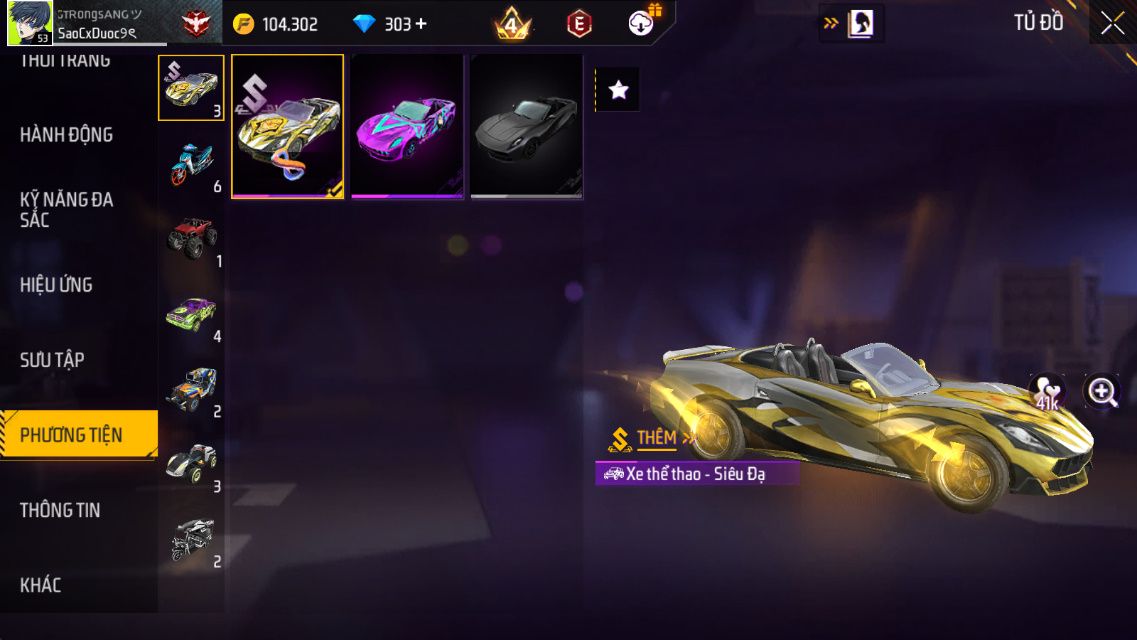Toggle the star favorites filter
The height and width of the screenshot is (640, 1137).
click(618, 90)
